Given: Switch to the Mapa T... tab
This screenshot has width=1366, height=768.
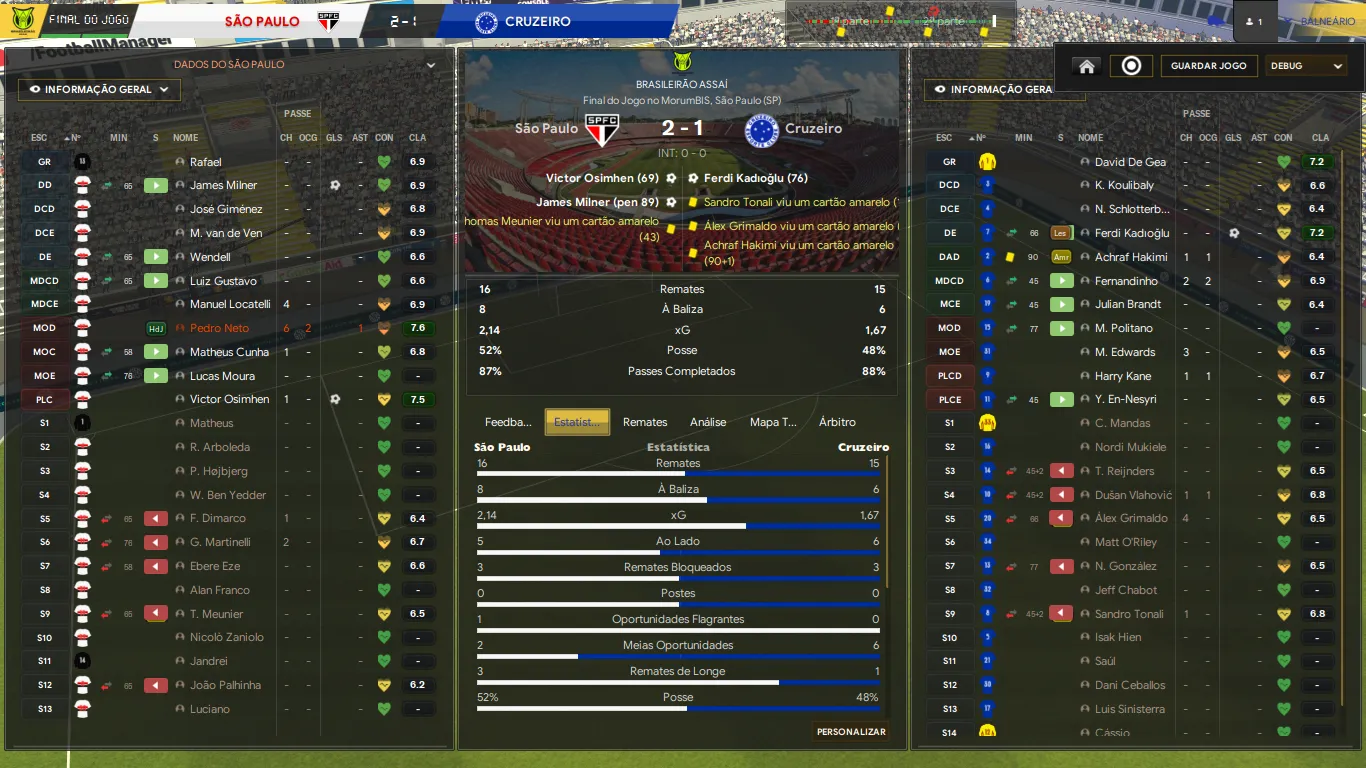Looking at the screenshot, I should pyautogui.click(x=773, y=422).
